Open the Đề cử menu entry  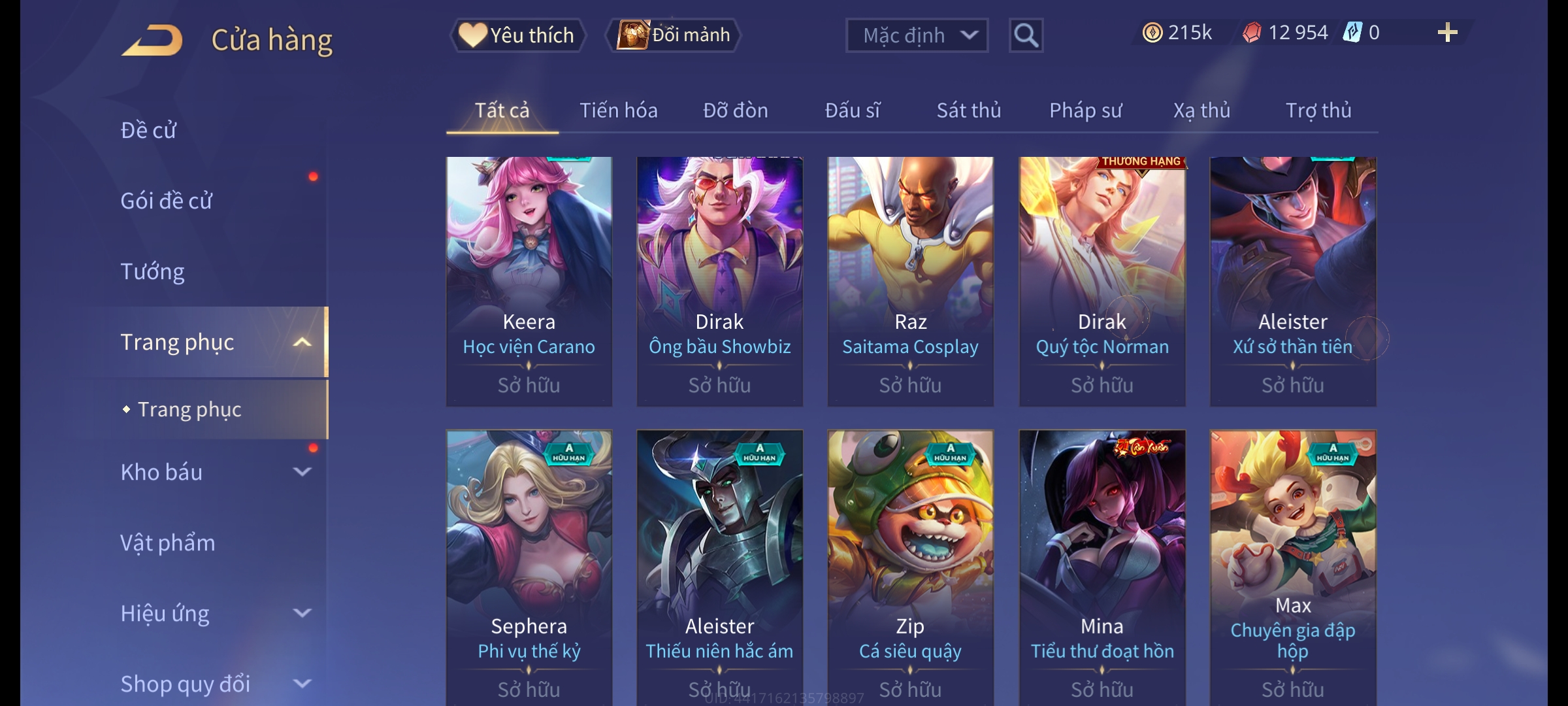149,130
